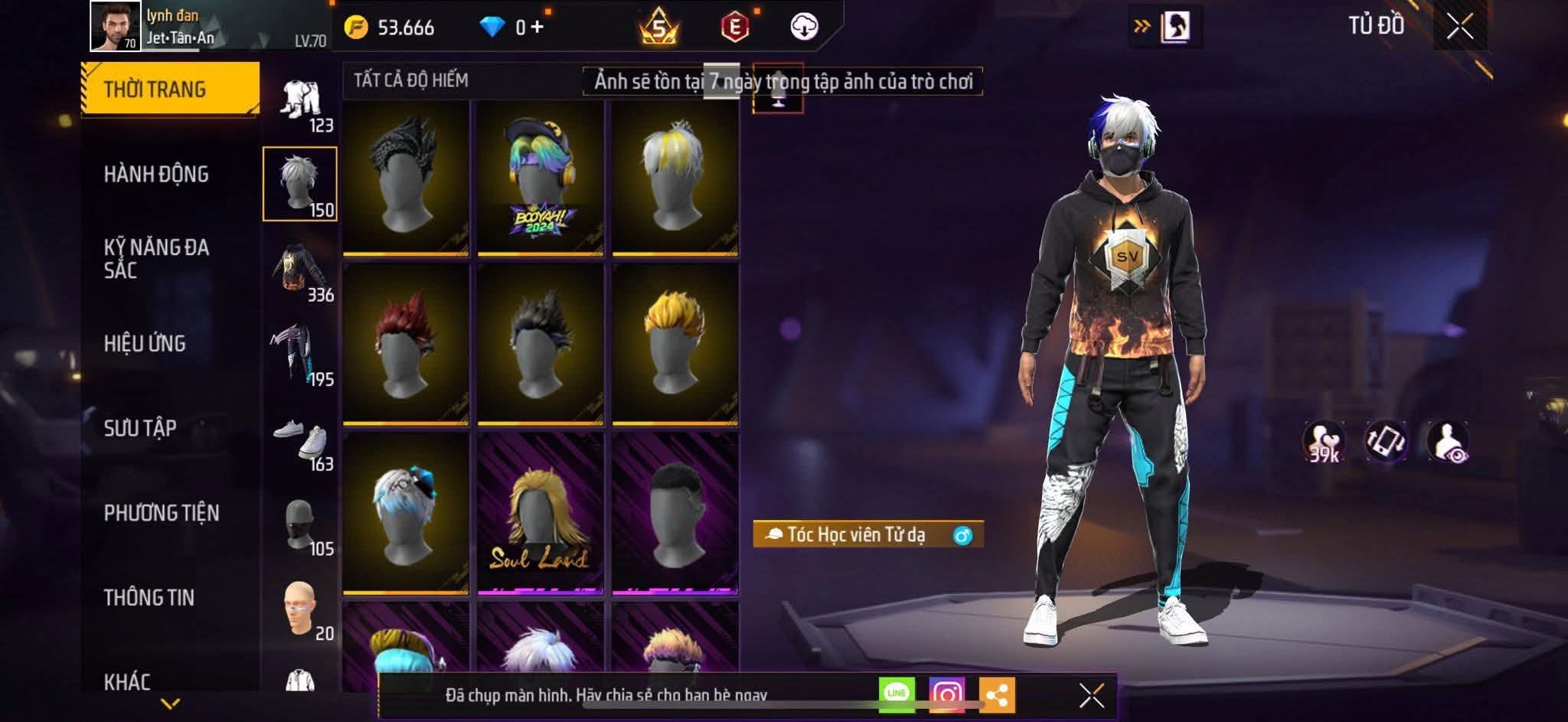Show the Thông Tin section
The width and height of the screenshot is (1568, 722).
click(x=149, y=597)
